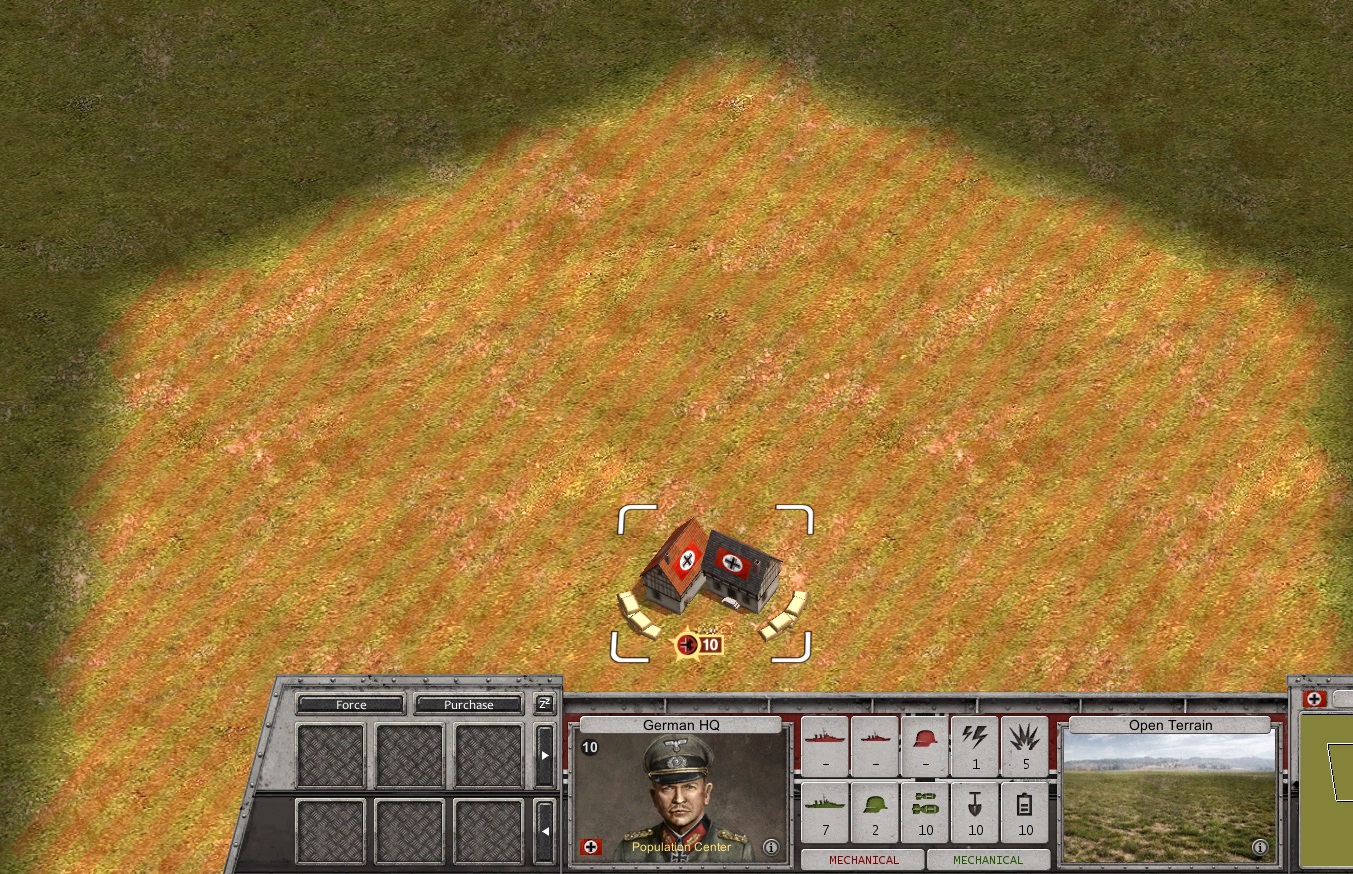This screenshot has height=874, width=1353.
Task: Toggle the Zz sleep unit button
Action: [544, 704]
